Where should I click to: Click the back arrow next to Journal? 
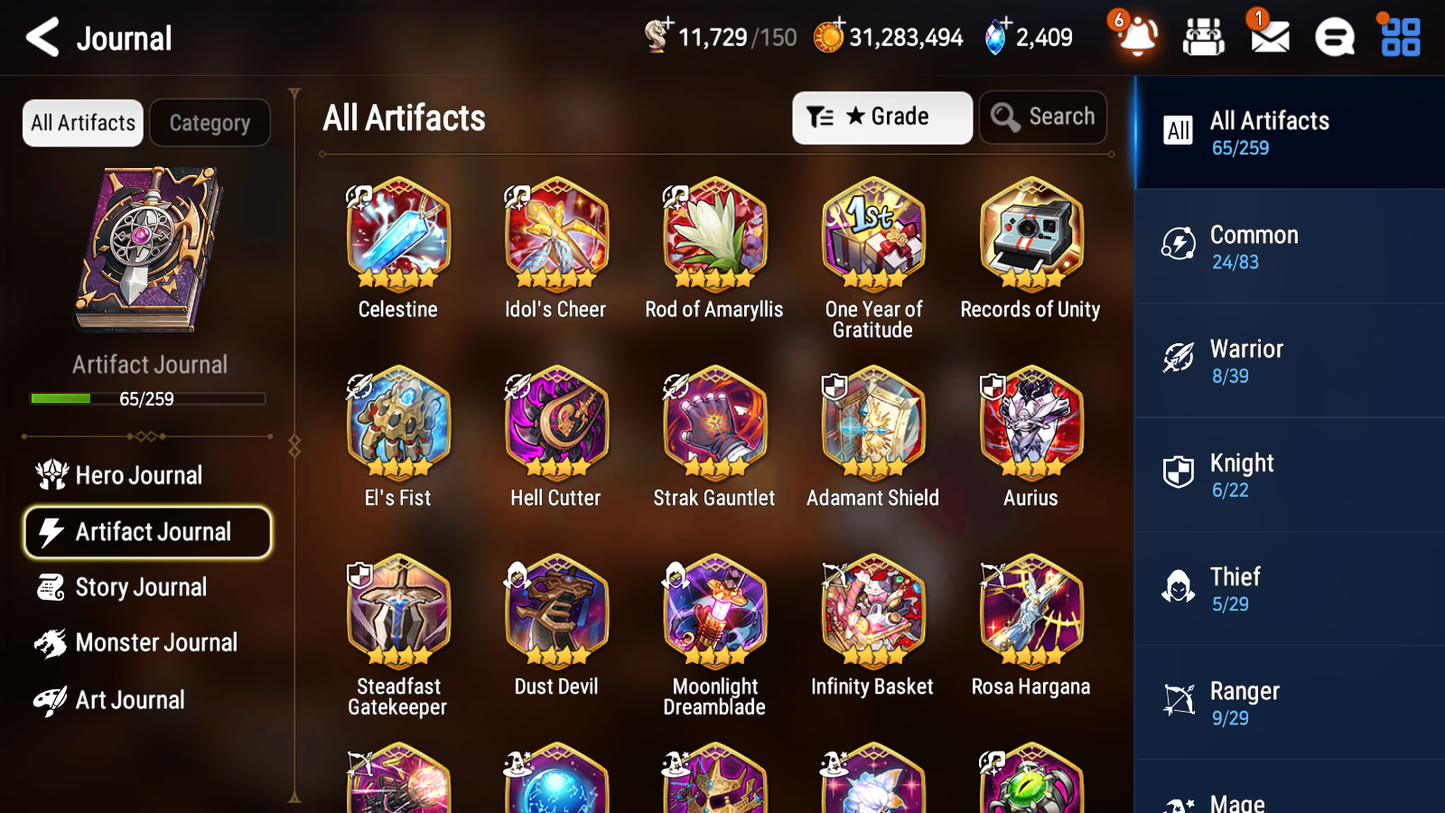coord(42,37)
